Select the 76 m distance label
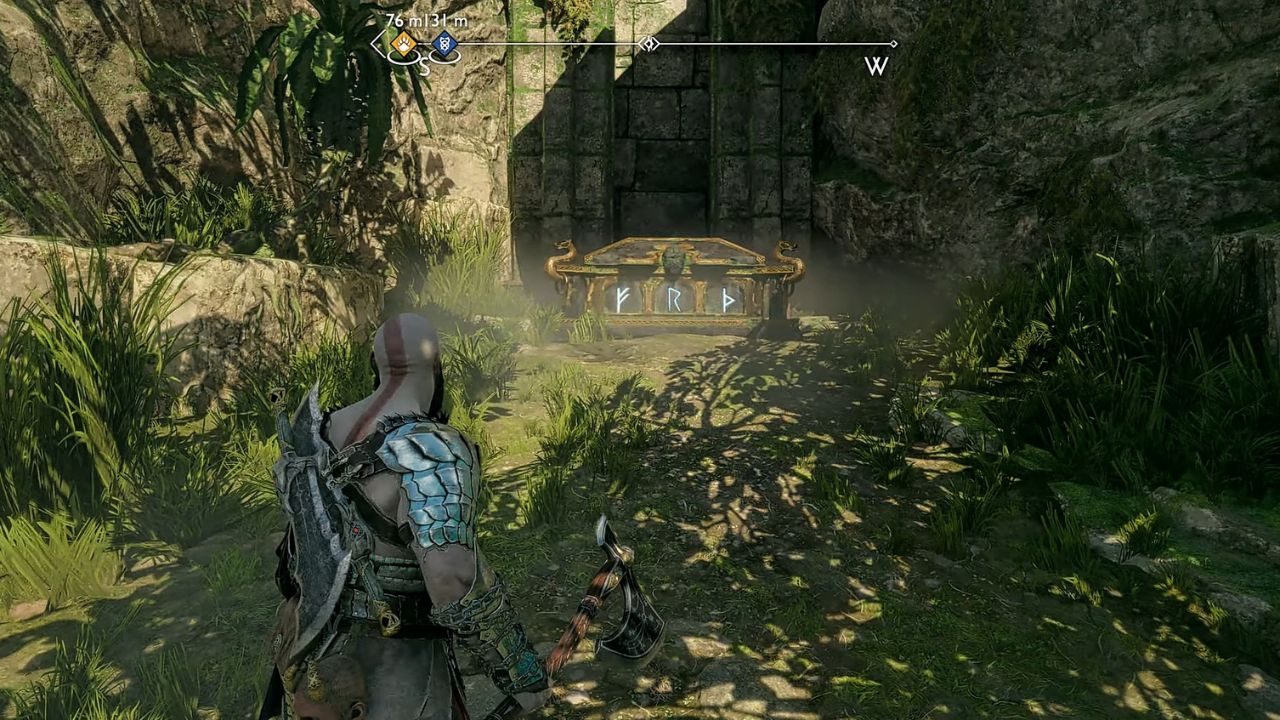 402,19
